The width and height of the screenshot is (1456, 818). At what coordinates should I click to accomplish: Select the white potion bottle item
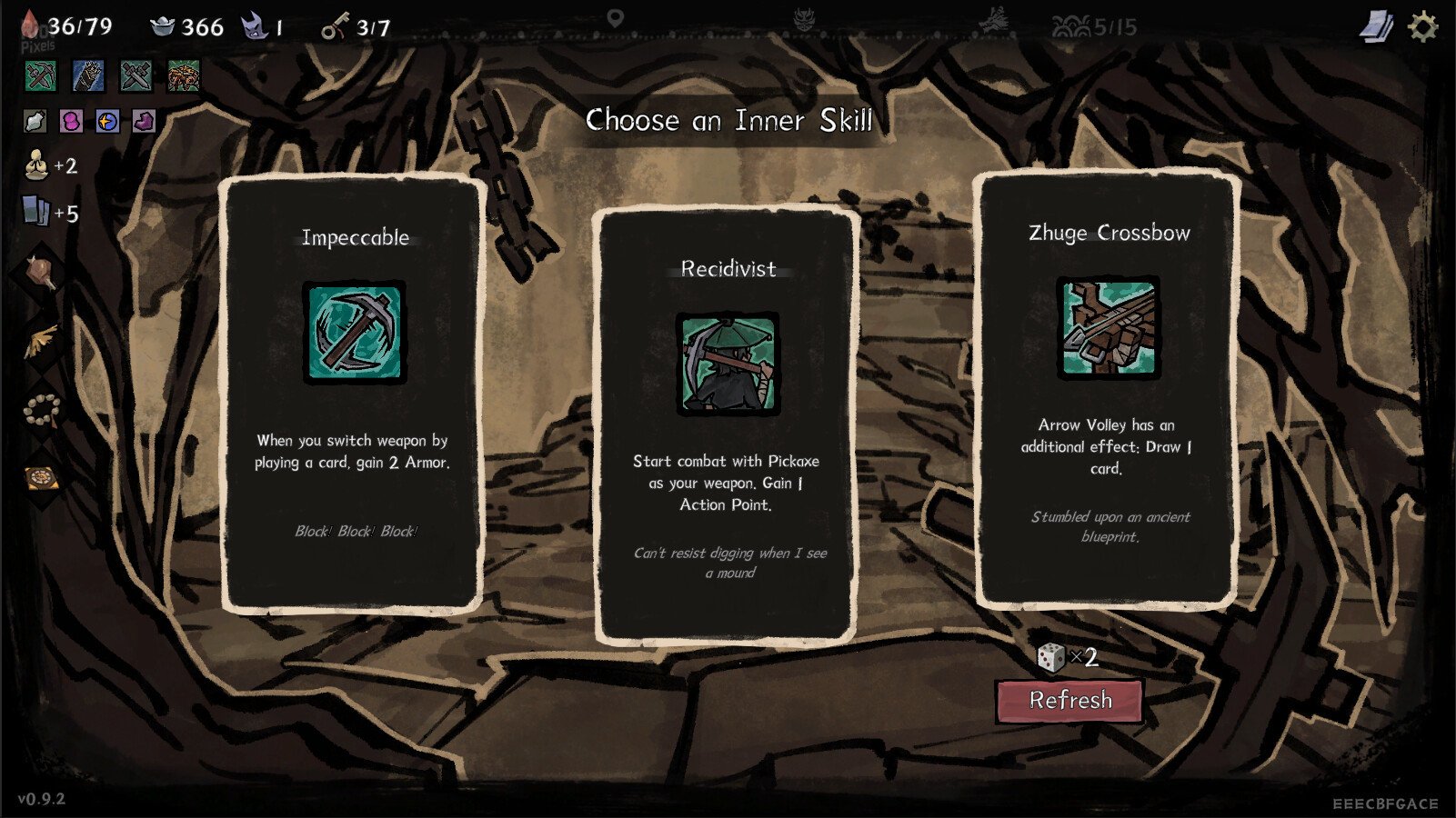coord(35,121)
